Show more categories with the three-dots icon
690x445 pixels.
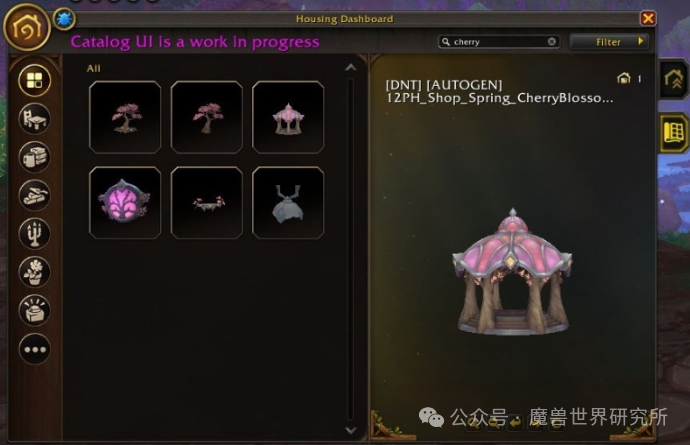pos(34,348)
